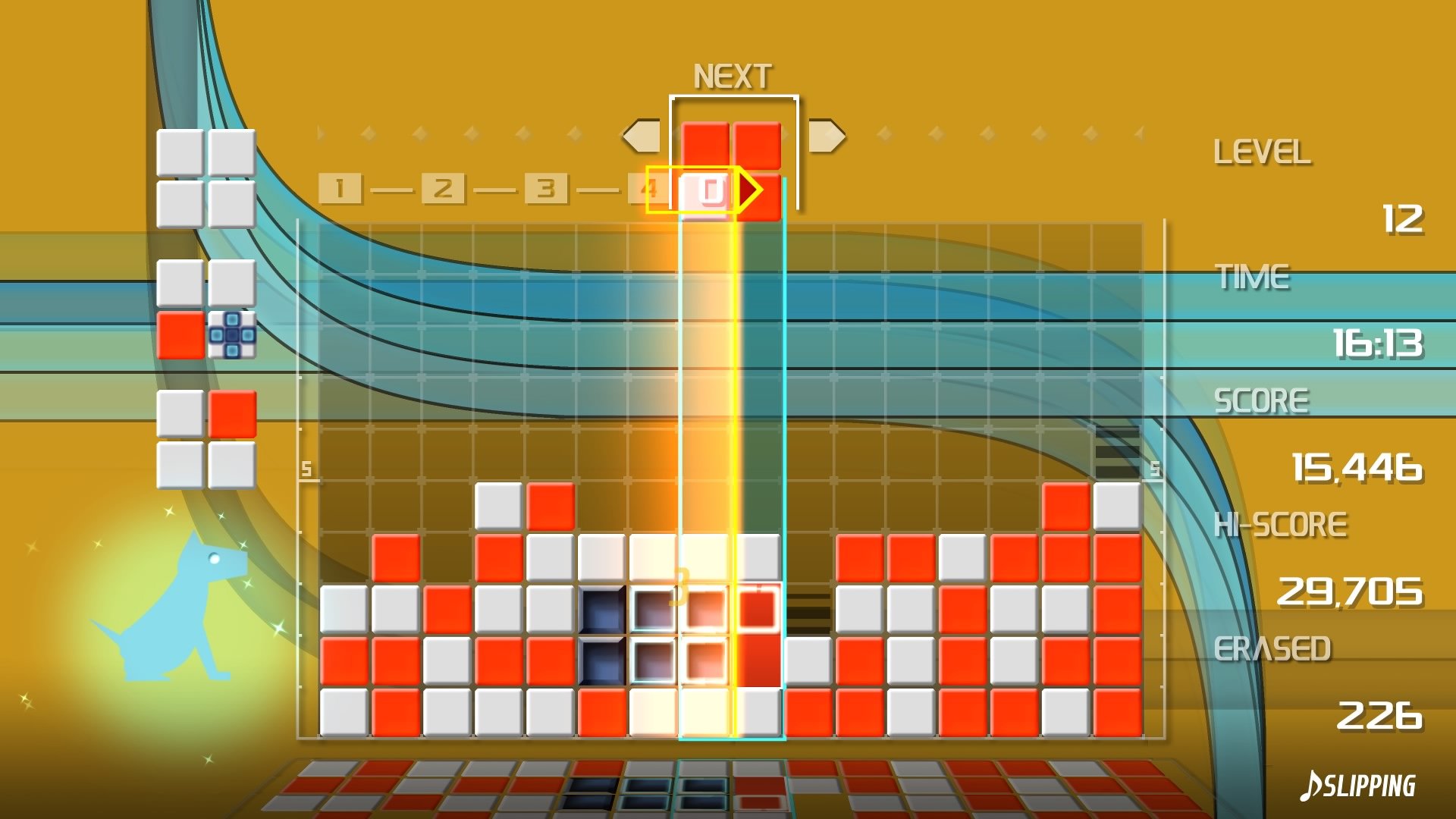
Task: Select the topmost white block pair preview
Action: click(x=206, y=178)
